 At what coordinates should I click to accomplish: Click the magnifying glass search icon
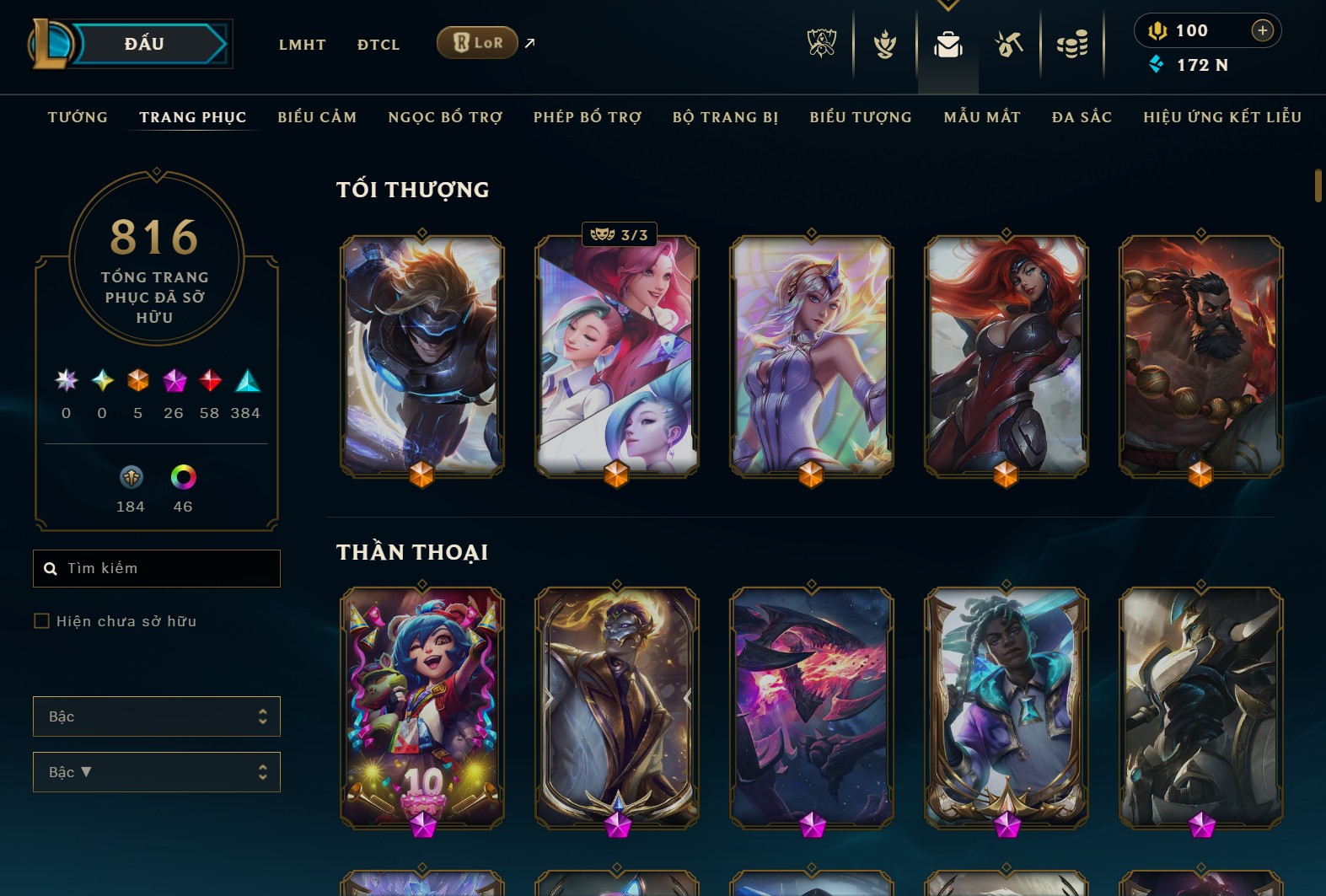point(51,568)
